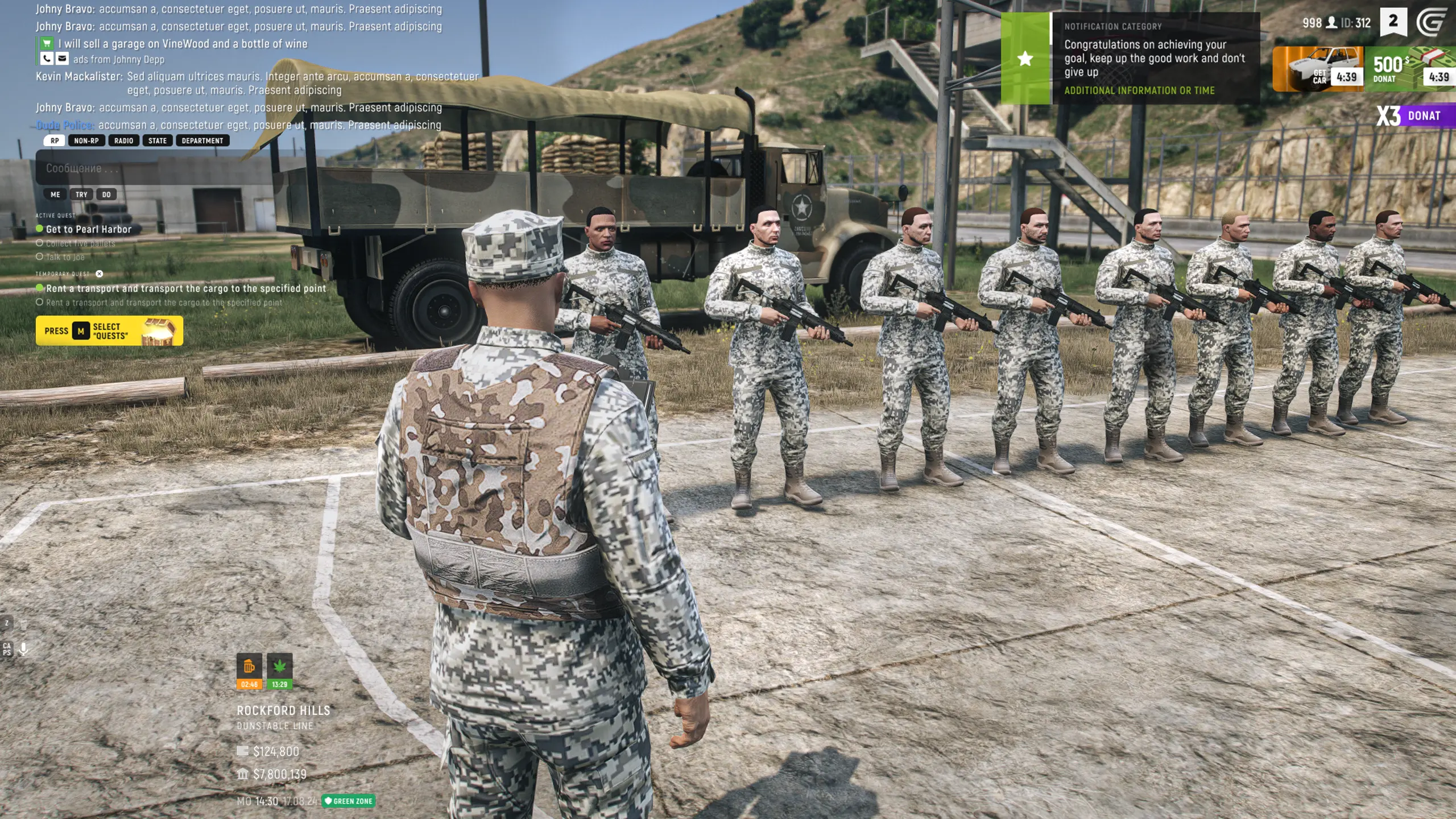Click the notification with the star icon
This screenshot has width=1456, height=819.
[1130, 59]
